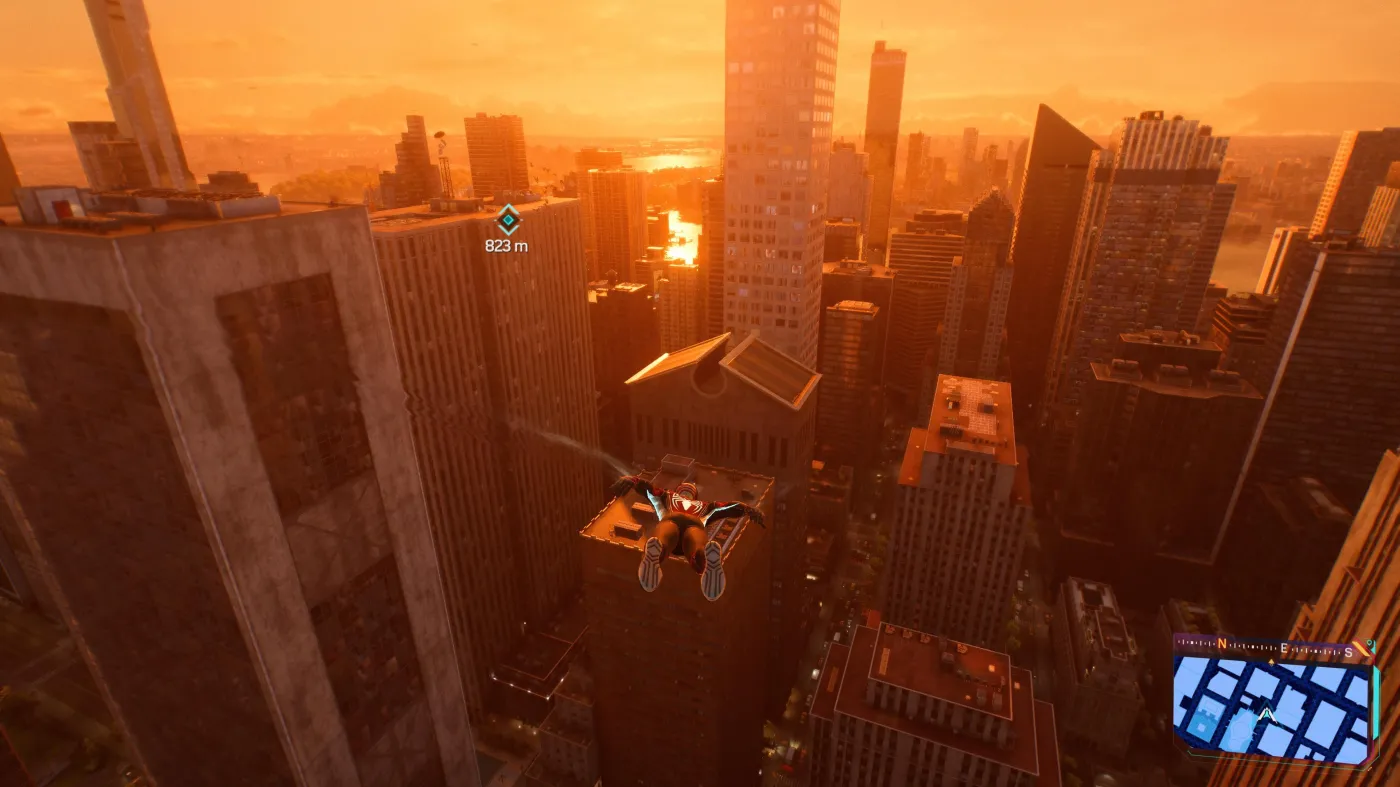Select the teal zoom bar on the minimap edge

1377,702
